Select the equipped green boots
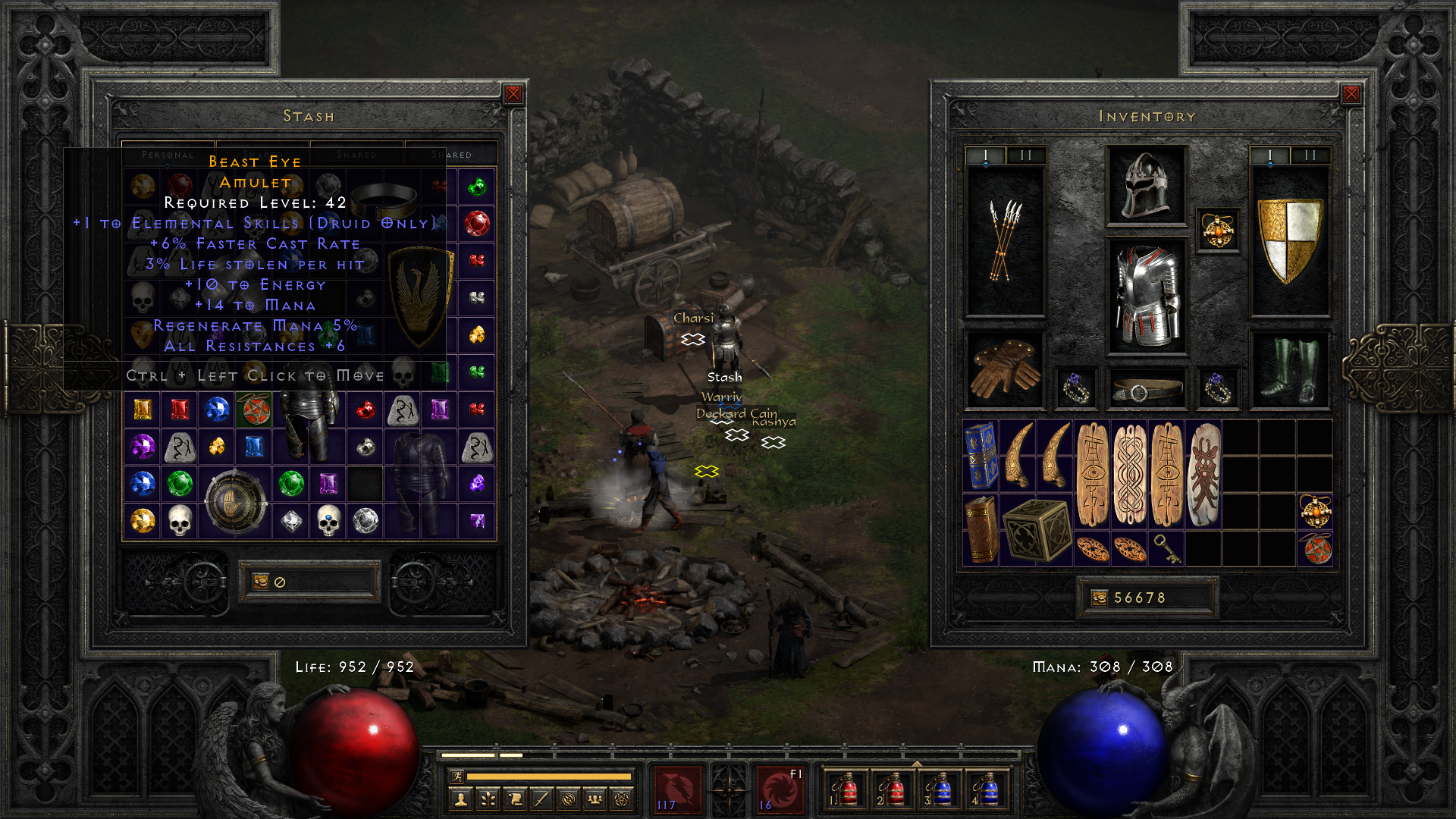The height and width of the screenshot is (819, 1456). tap(1289, 370)
